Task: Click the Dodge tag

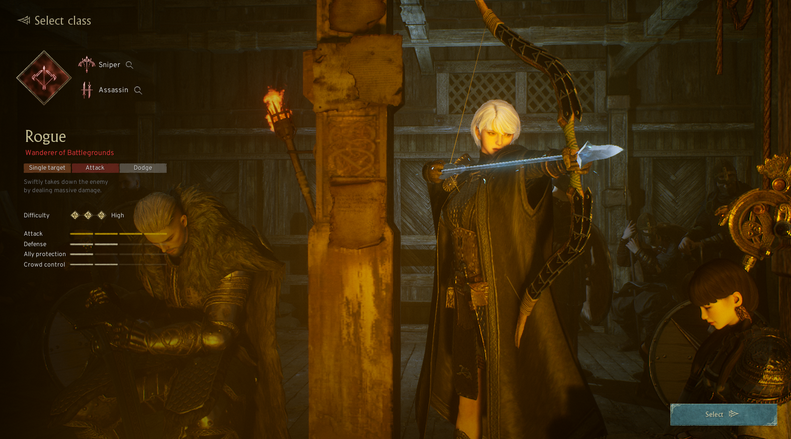Action: tap(143, 168)
